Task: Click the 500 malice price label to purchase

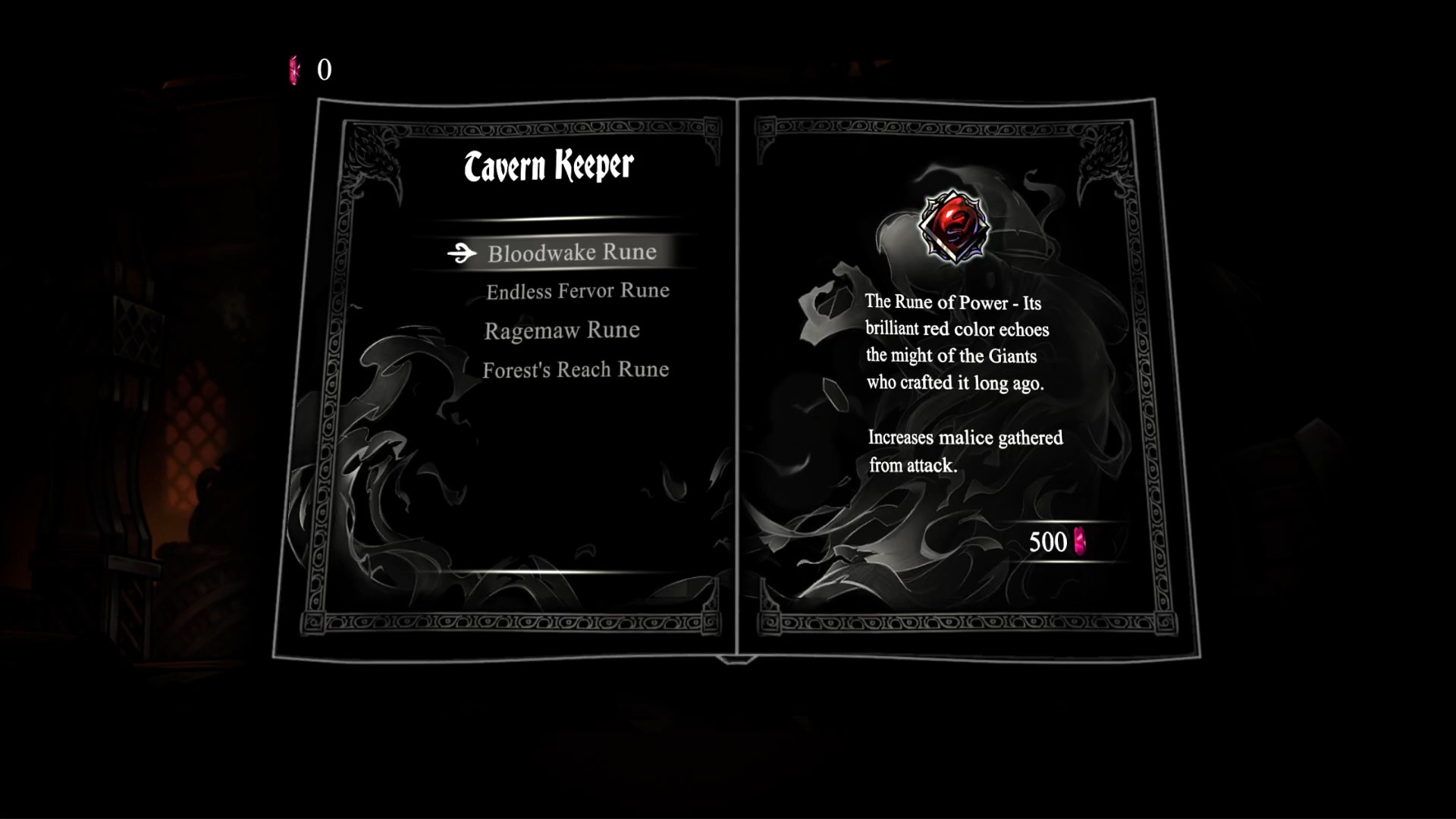Action: tap(1050, 541)
